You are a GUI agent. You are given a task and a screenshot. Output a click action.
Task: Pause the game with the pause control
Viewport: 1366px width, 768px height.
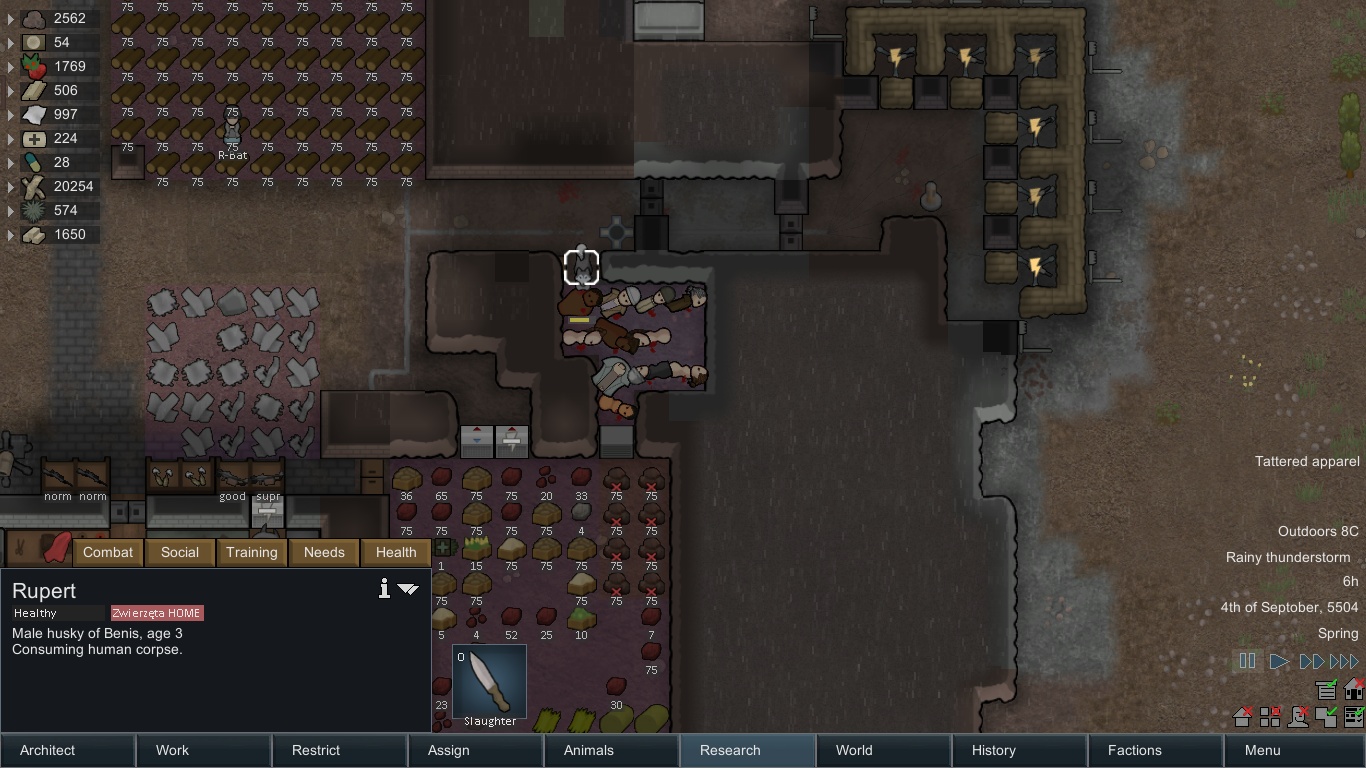[1247, 660]
